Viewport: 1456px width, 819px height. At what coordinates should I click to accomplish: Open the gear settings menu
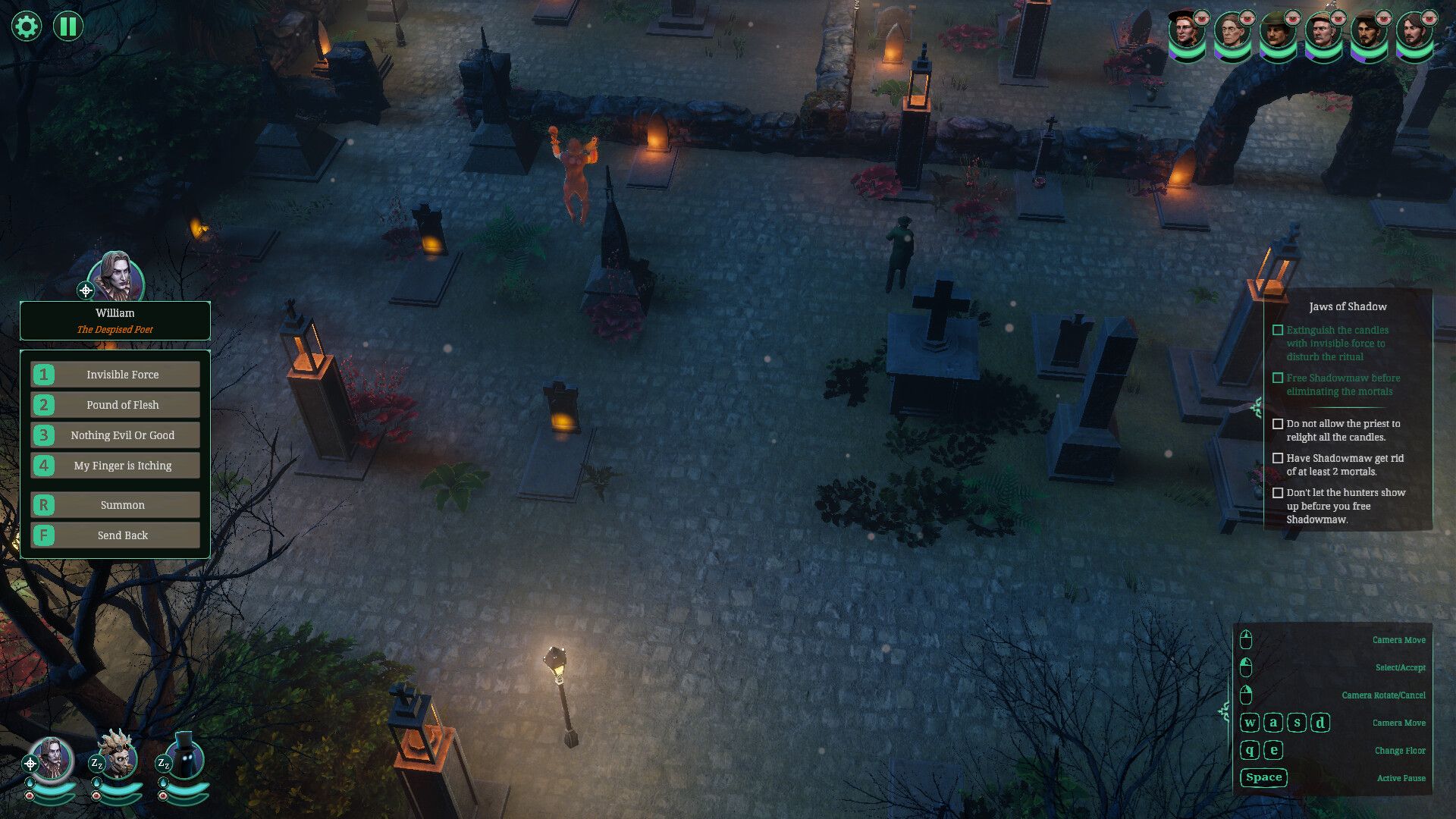(26, 27)
